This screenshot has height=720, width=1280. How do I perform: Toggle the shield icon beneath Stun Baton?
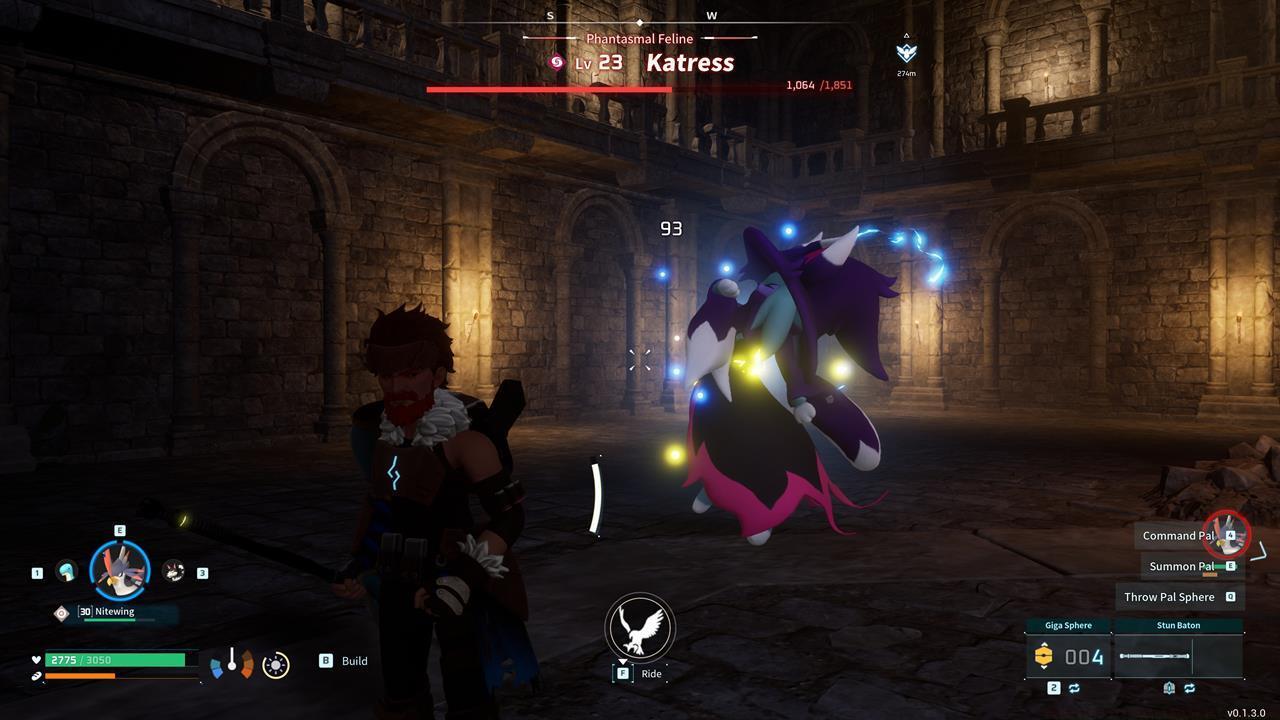[x=1168, y=687]
